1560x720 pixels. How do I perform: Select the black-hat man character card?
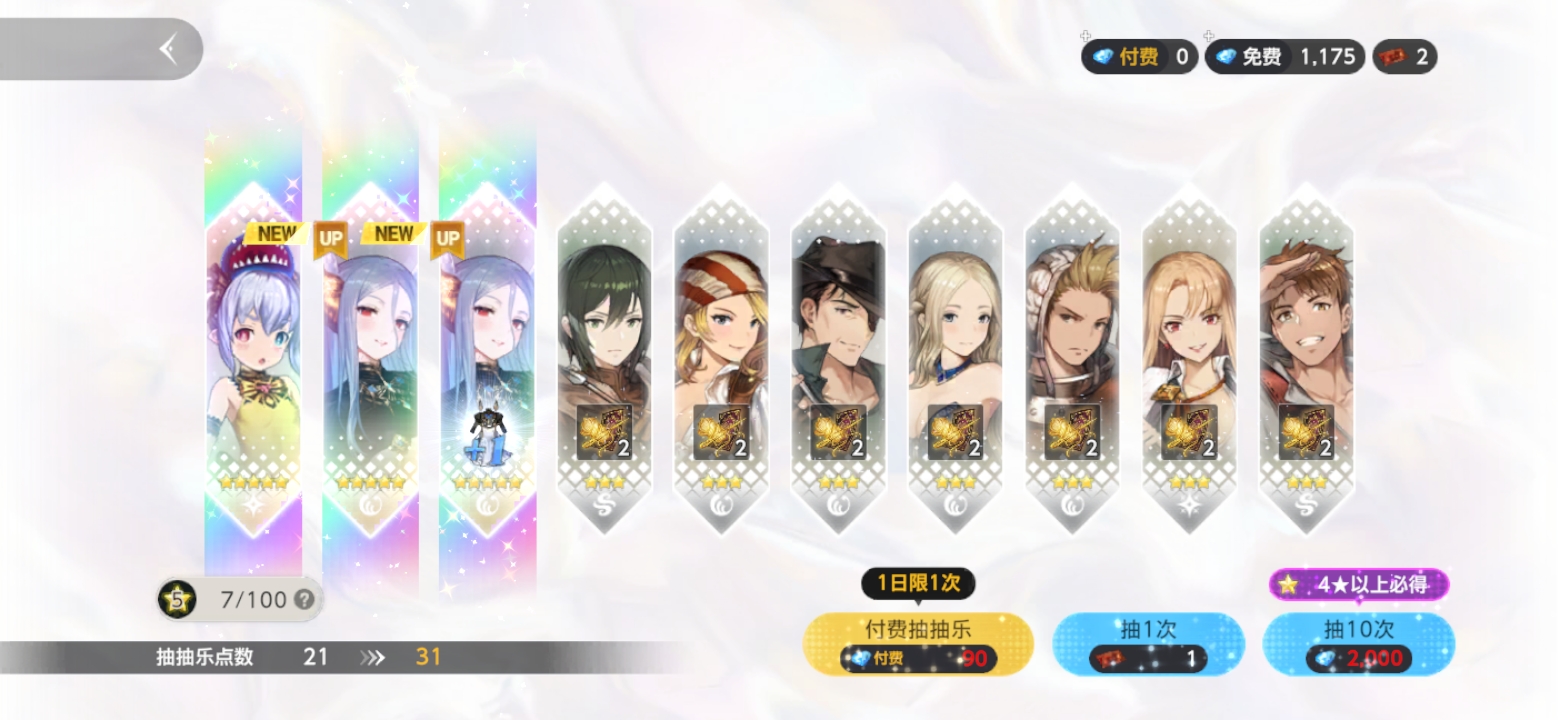pos(838,360)
